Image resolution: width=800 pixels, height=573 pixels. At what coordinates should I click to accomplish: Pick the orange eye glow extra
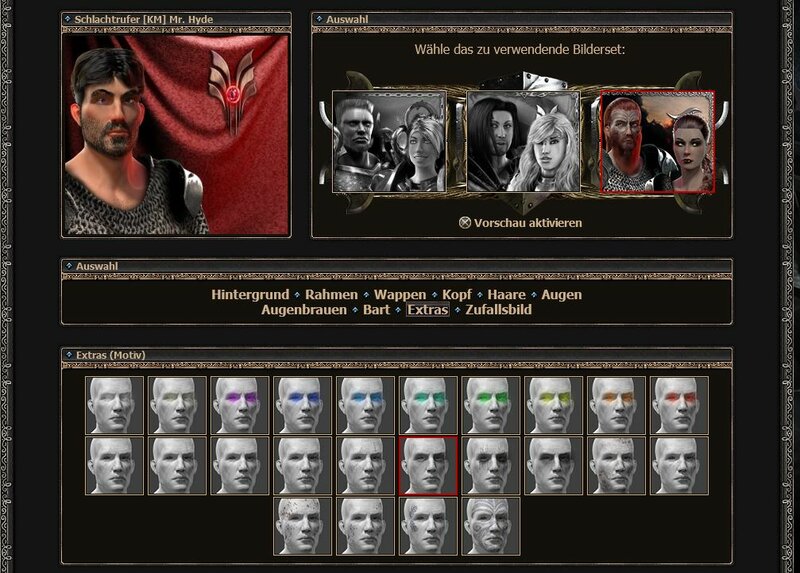click(618, 405)
